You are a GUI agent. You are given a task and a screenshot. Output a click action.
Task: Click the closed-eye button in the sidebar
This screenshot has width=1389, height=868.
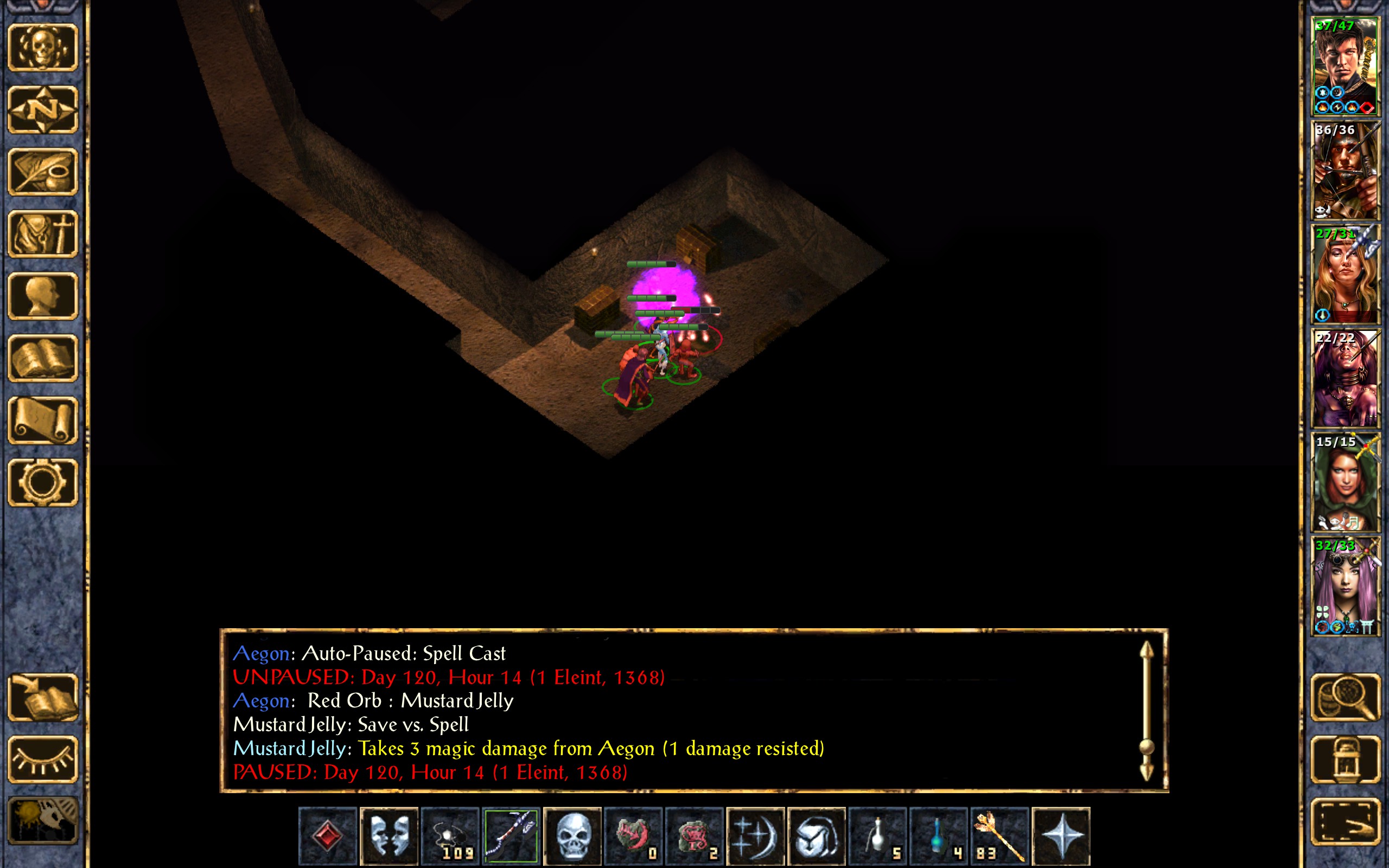pyautogui.click(x=43, y=759)
